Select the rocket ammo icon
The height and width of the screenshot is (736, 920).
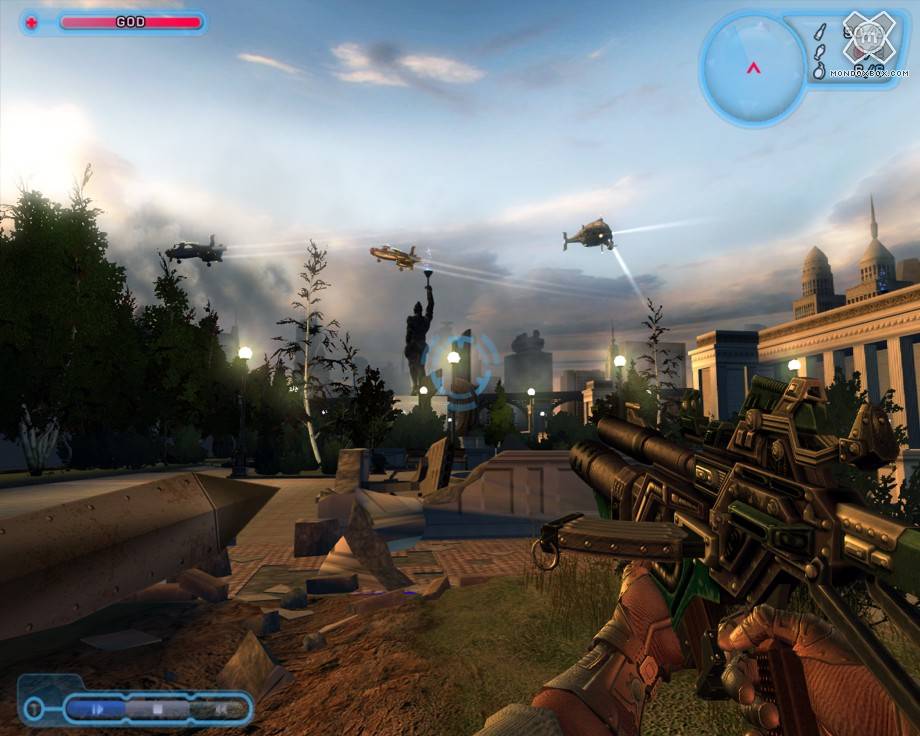(x=819, y=52)
